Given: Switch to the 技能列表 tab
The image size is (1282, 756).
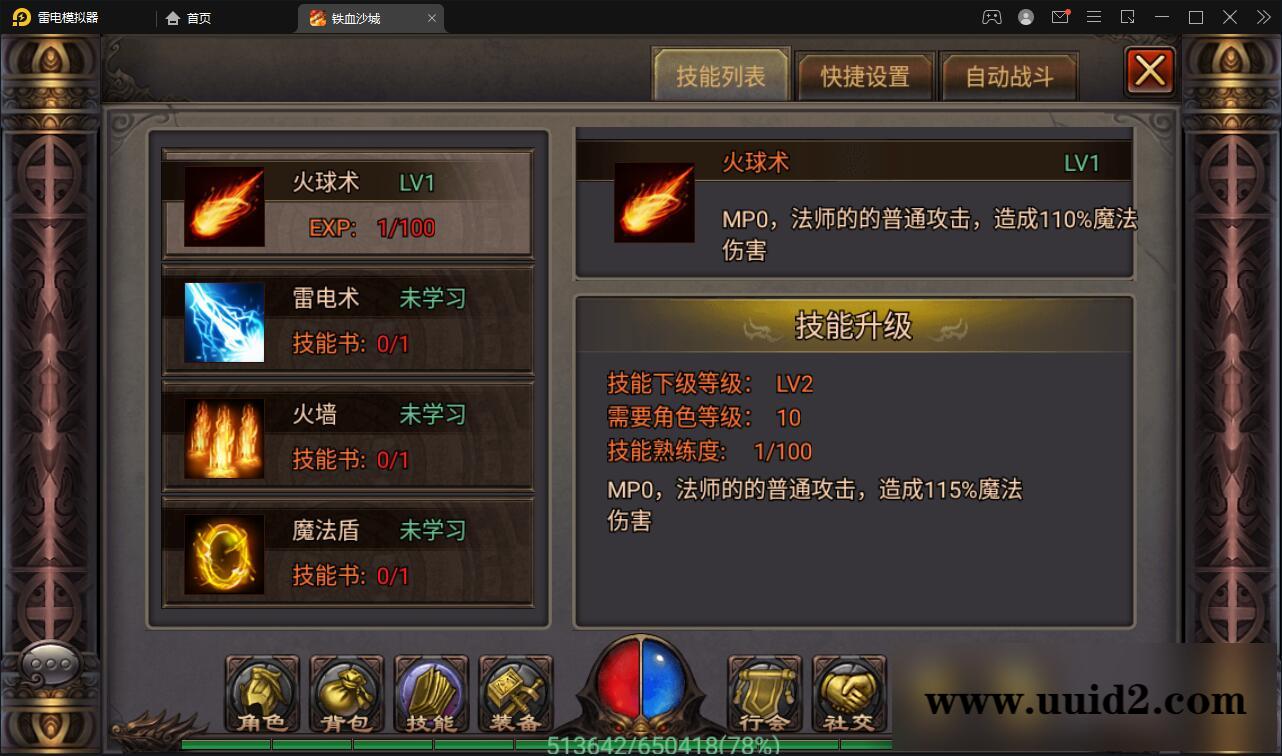Looking at the screenshot, I should tap(720, 75).
